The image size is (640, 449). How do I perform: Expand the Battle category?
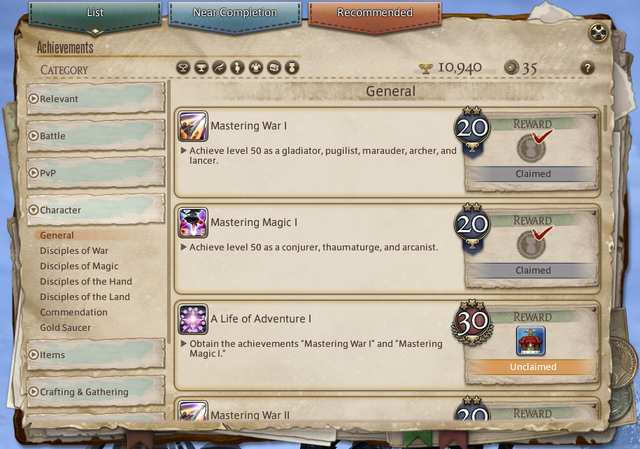tap(96, 135)
